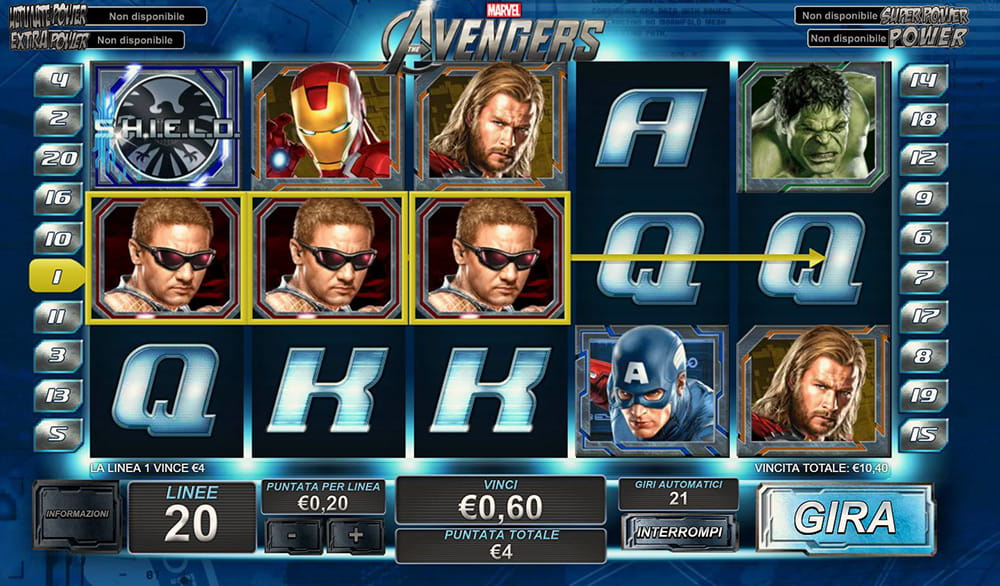
Task: Increase the bet per line with plus
Action: 355,534
